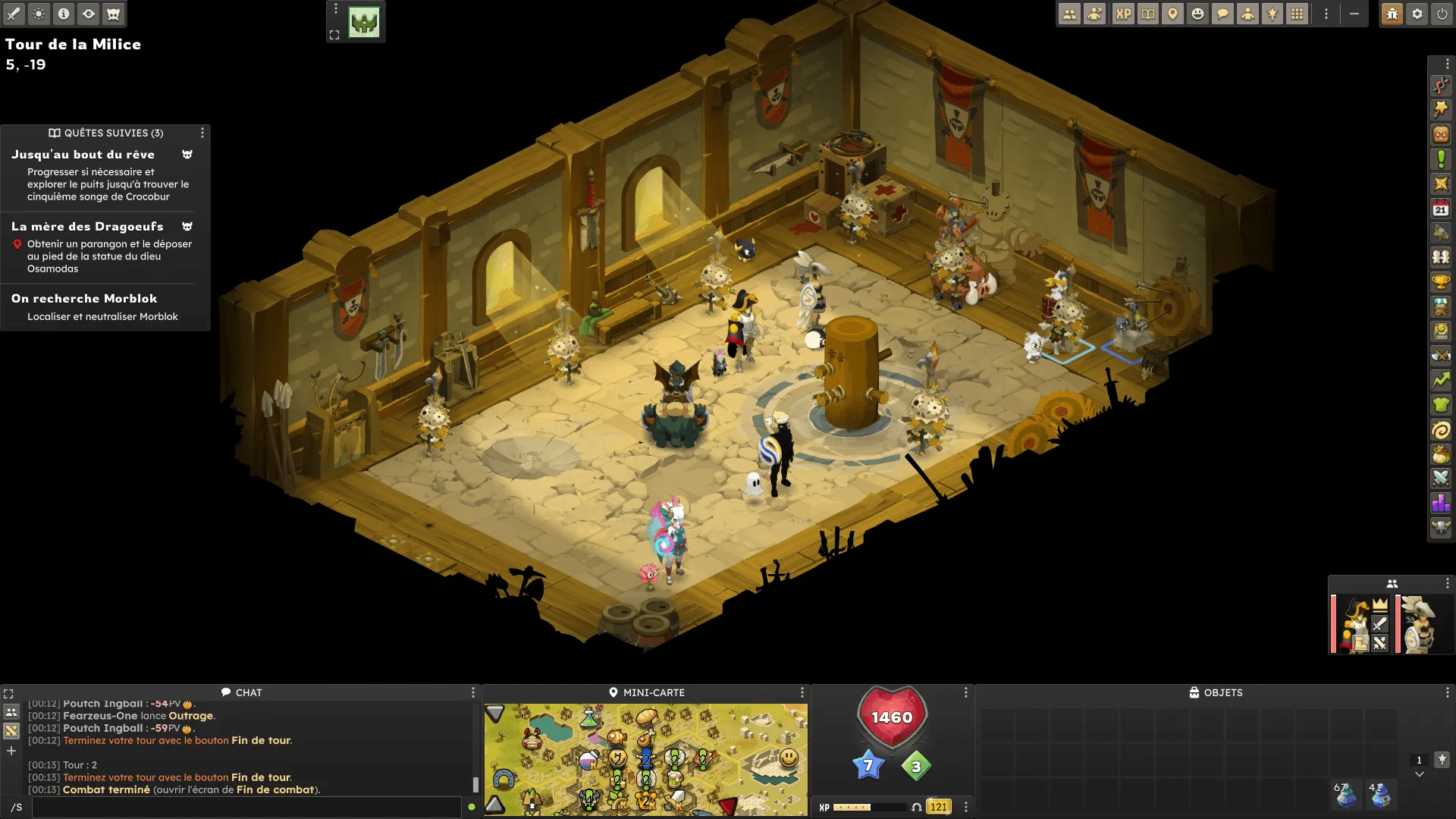
Task: Open the Chat panel options menu
Action: point(473,692)
